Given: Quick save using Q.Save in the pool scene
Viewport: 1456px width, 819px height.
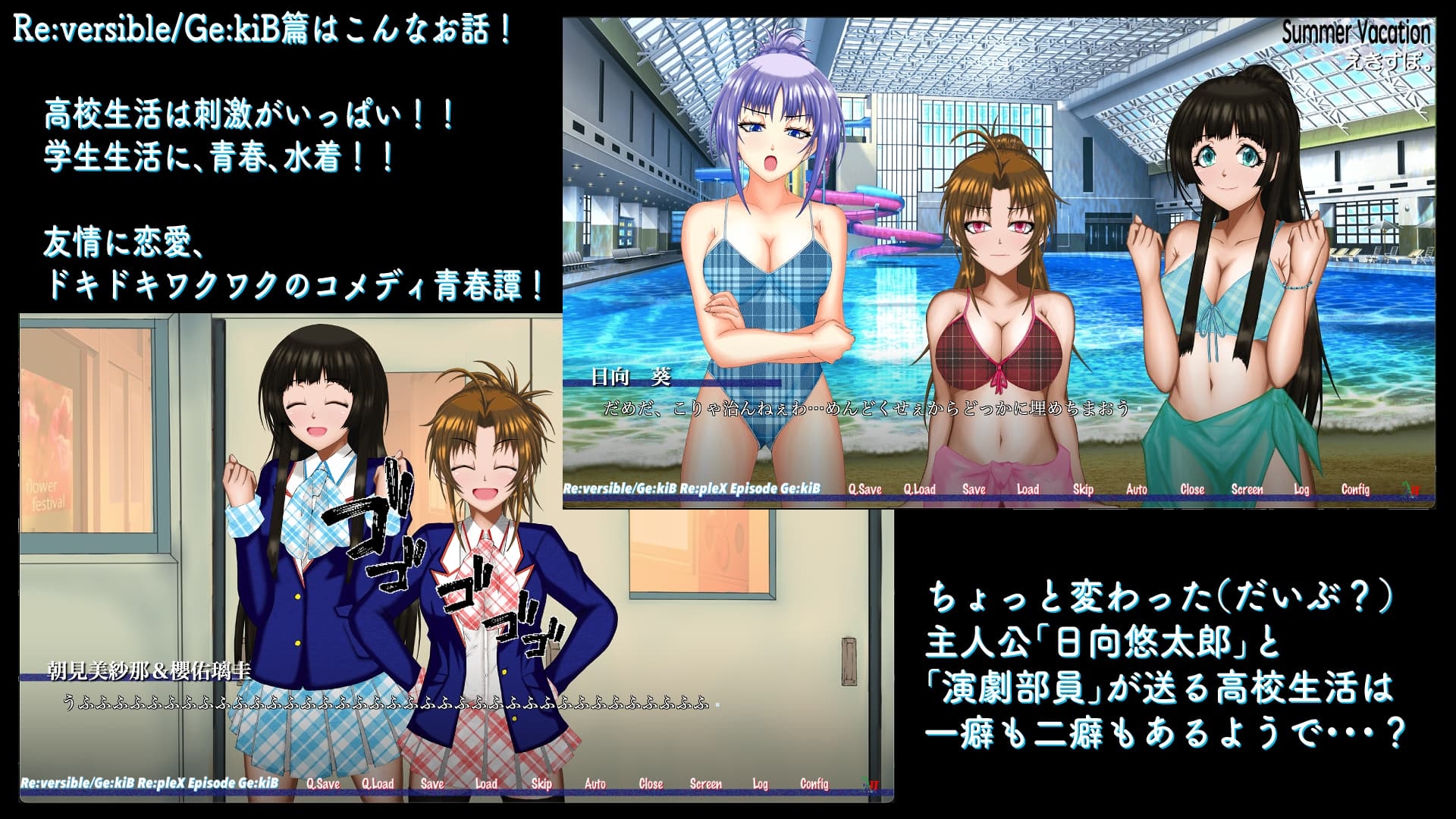Looking at the screenshot, I should (867, 490).
